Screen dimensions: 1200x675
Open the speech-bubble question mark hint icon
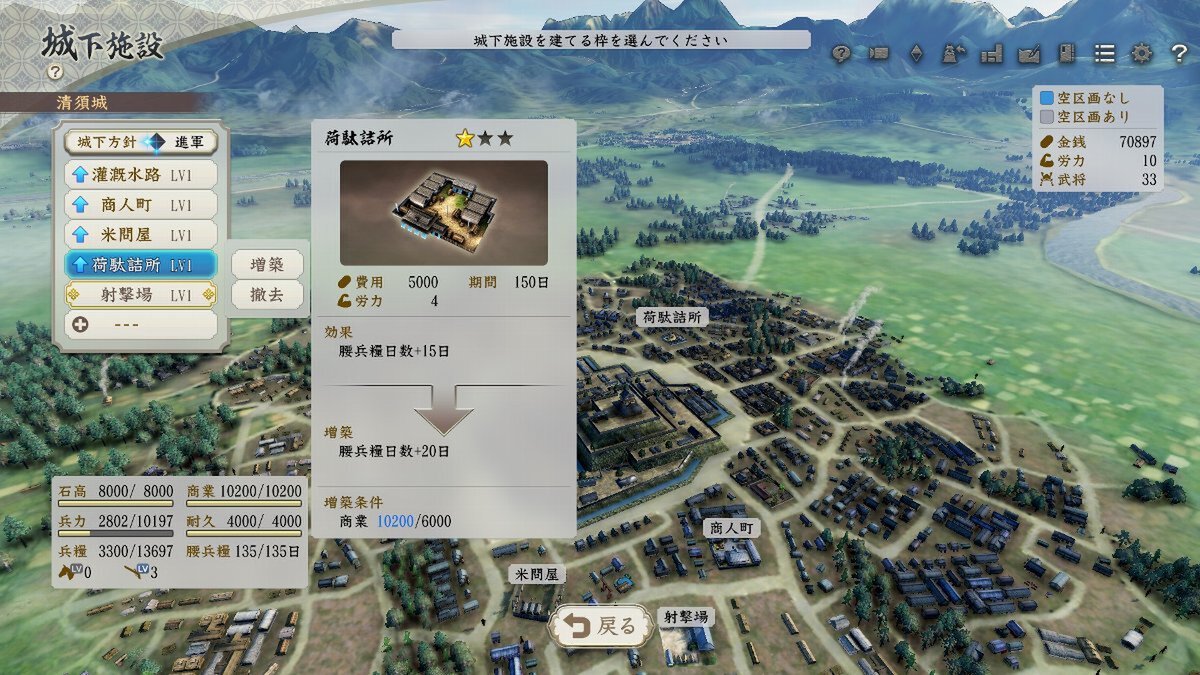[841, 54]
